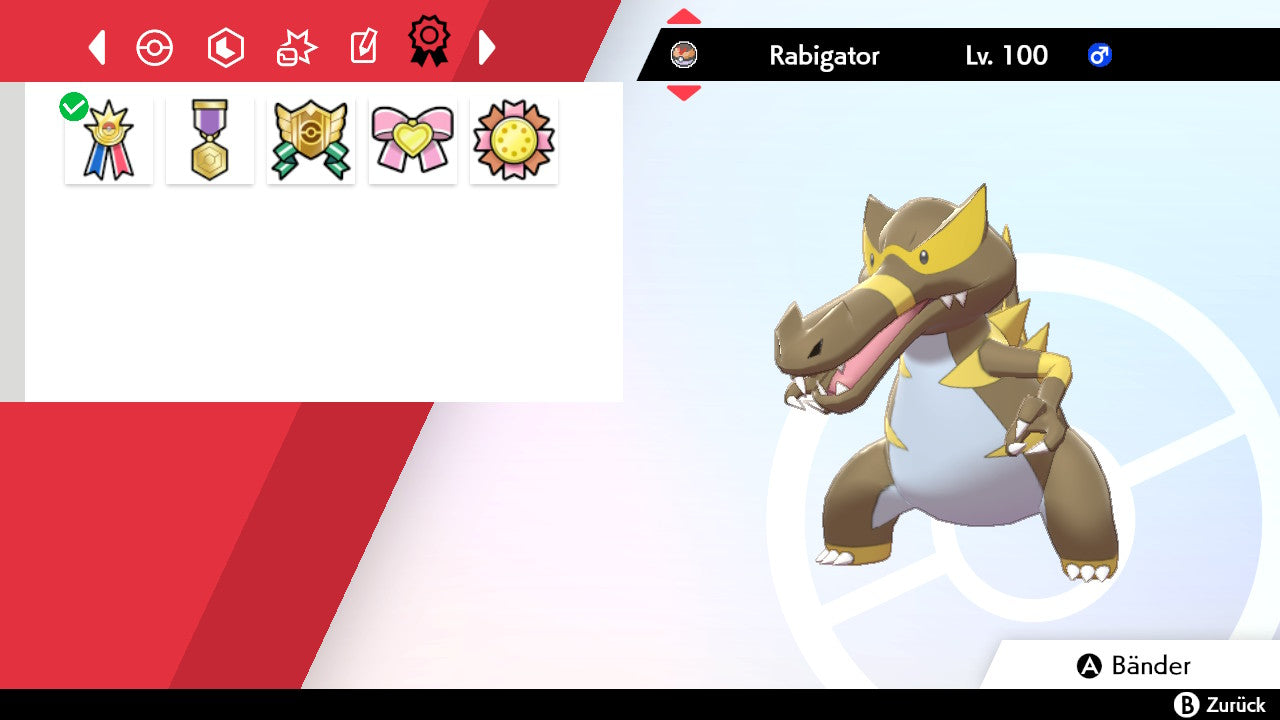The width and height of the screenshot is (1280, 720).
Task: Select the ribbons rosette tab
Action: [428, 42]
